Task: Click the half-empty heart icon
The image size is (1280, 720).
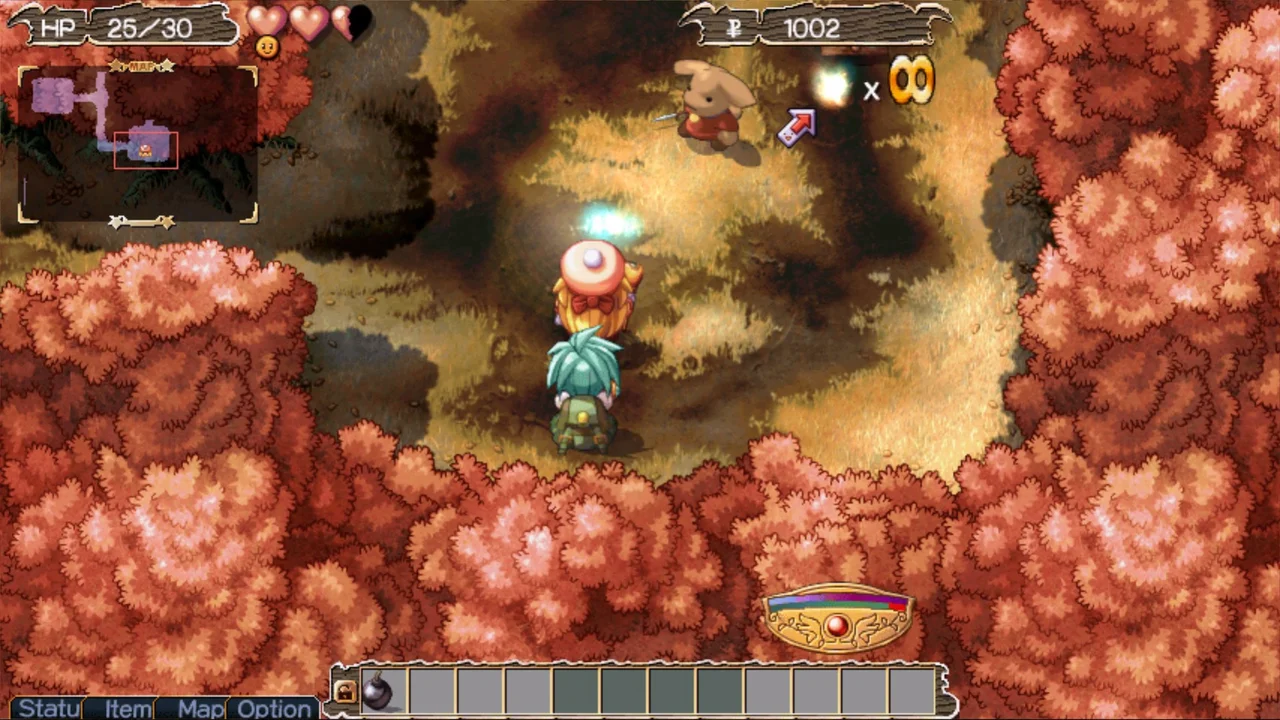Action: pyautogui.click(x=349, y=22)
